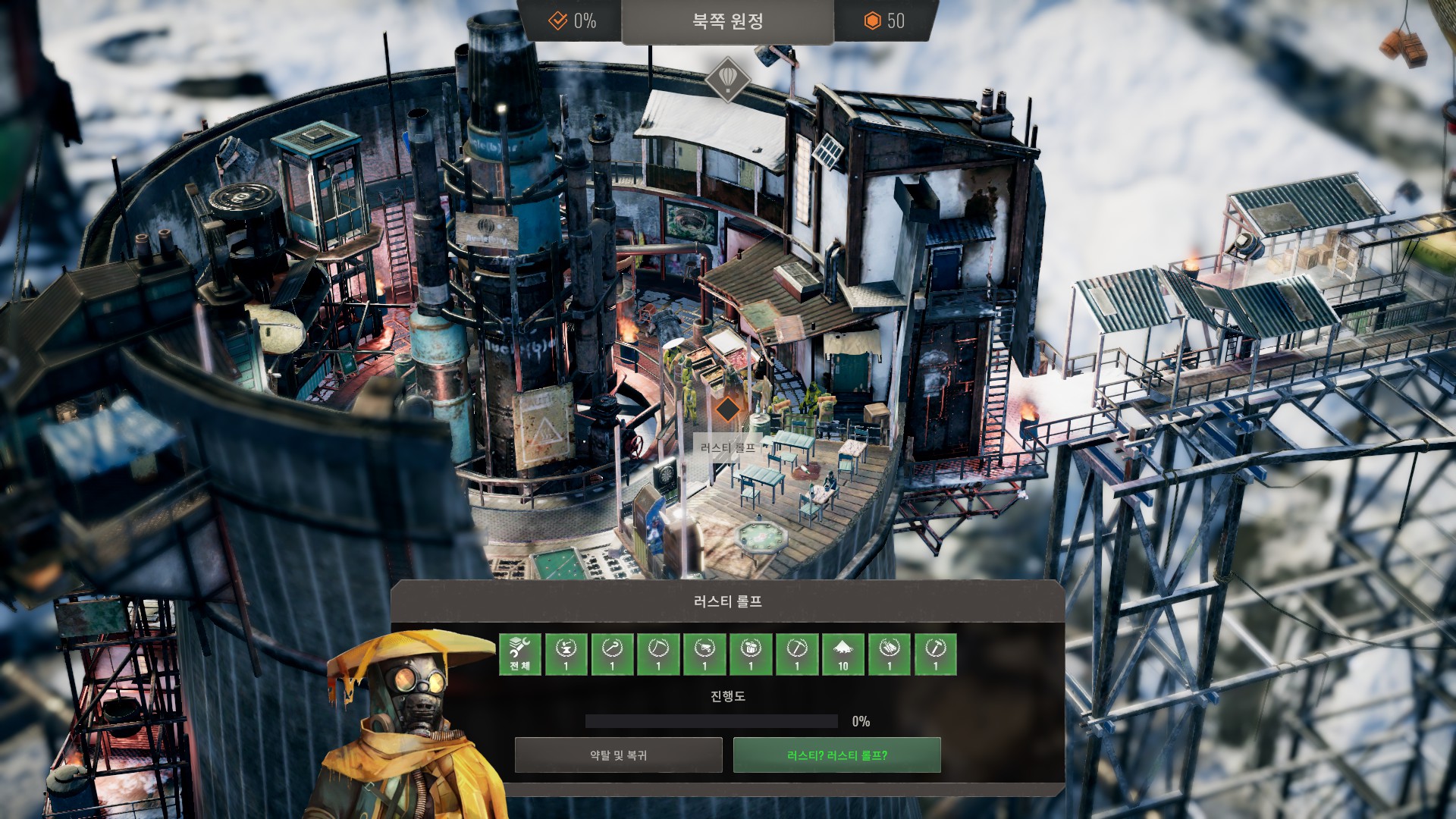Pick the crowbar reward tile
Image resolution: width=1456 pixels, height=819 pixels.
(612, 654)
